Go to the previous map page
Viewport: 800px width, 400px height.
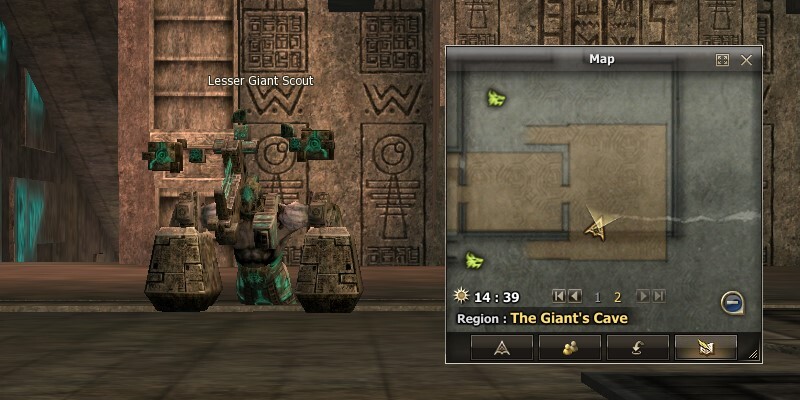click(575, 296)
